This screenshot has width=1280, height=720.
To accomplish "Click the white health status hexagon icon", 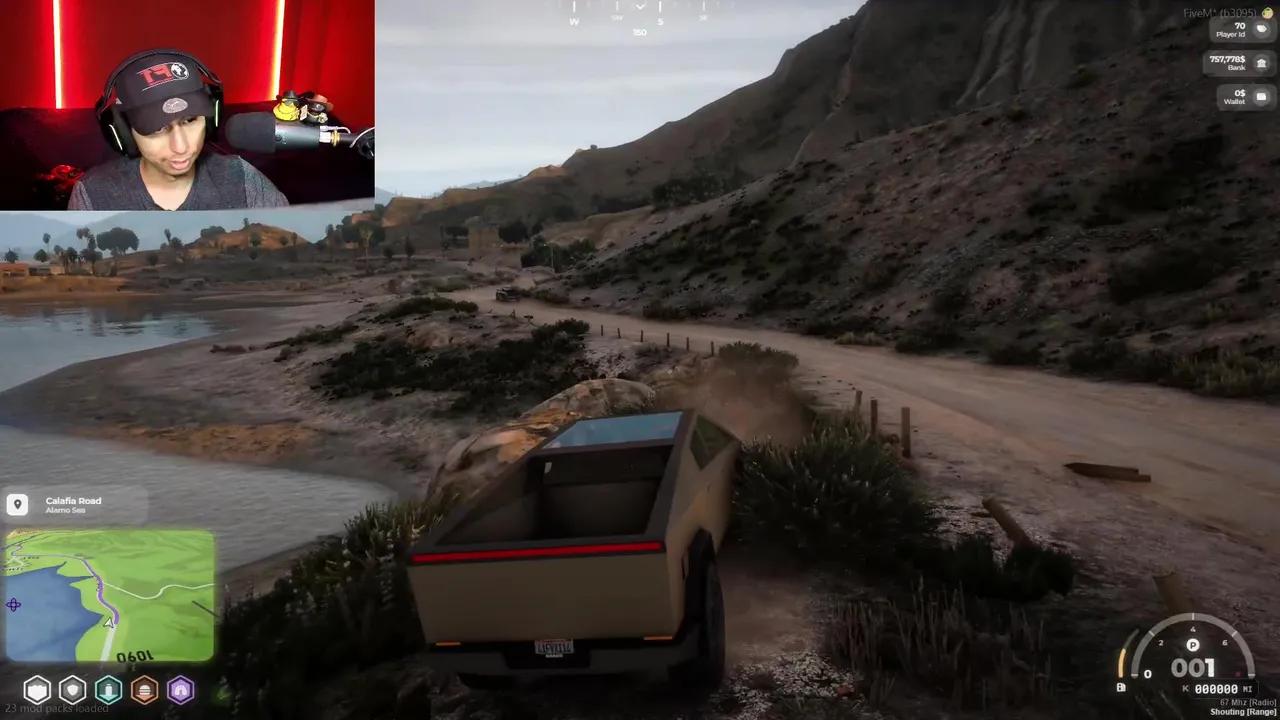I will [x=37, y=690].
